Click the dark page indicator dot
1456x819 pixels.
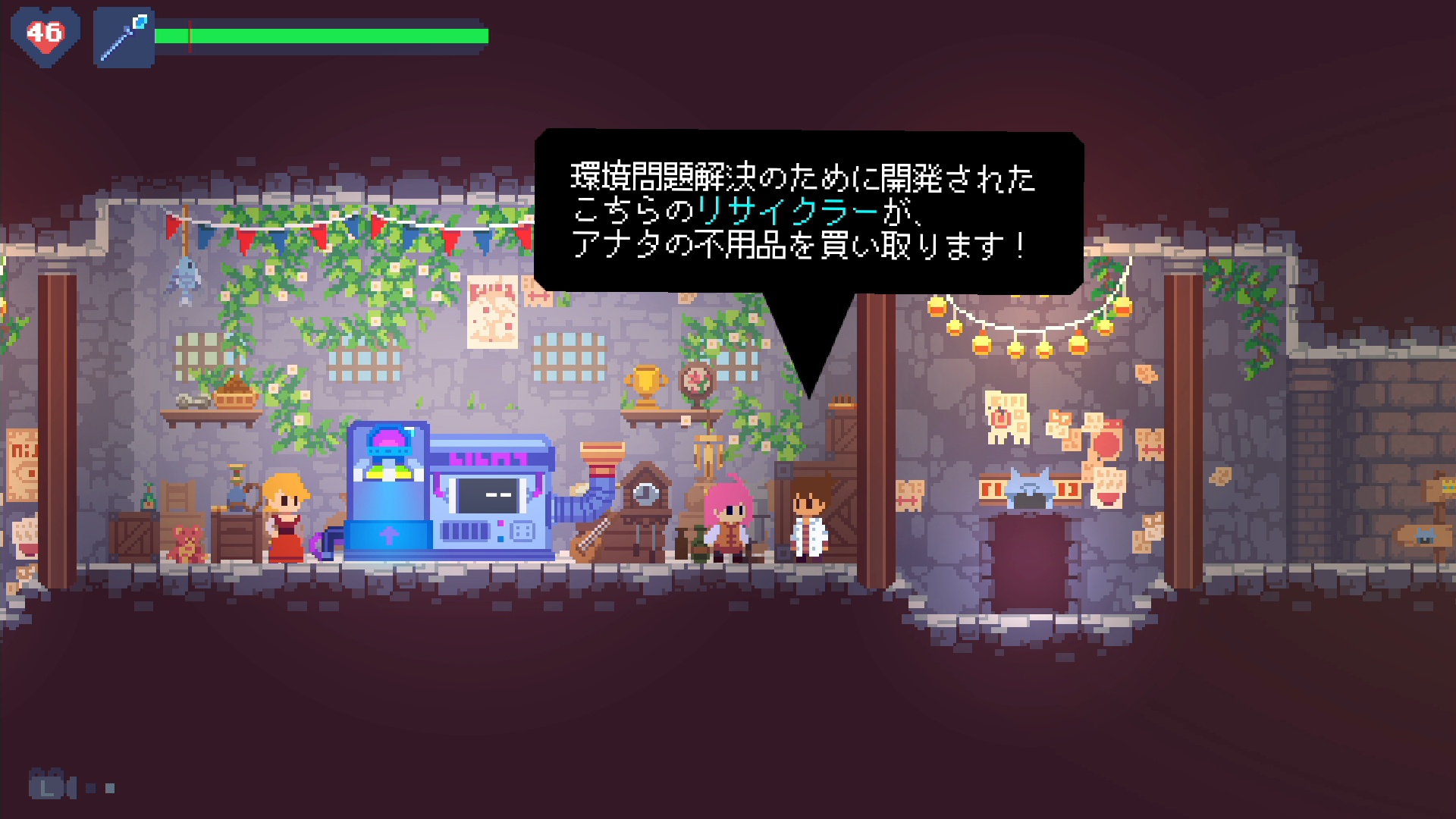pyautogui.click(x=91, y=788)
